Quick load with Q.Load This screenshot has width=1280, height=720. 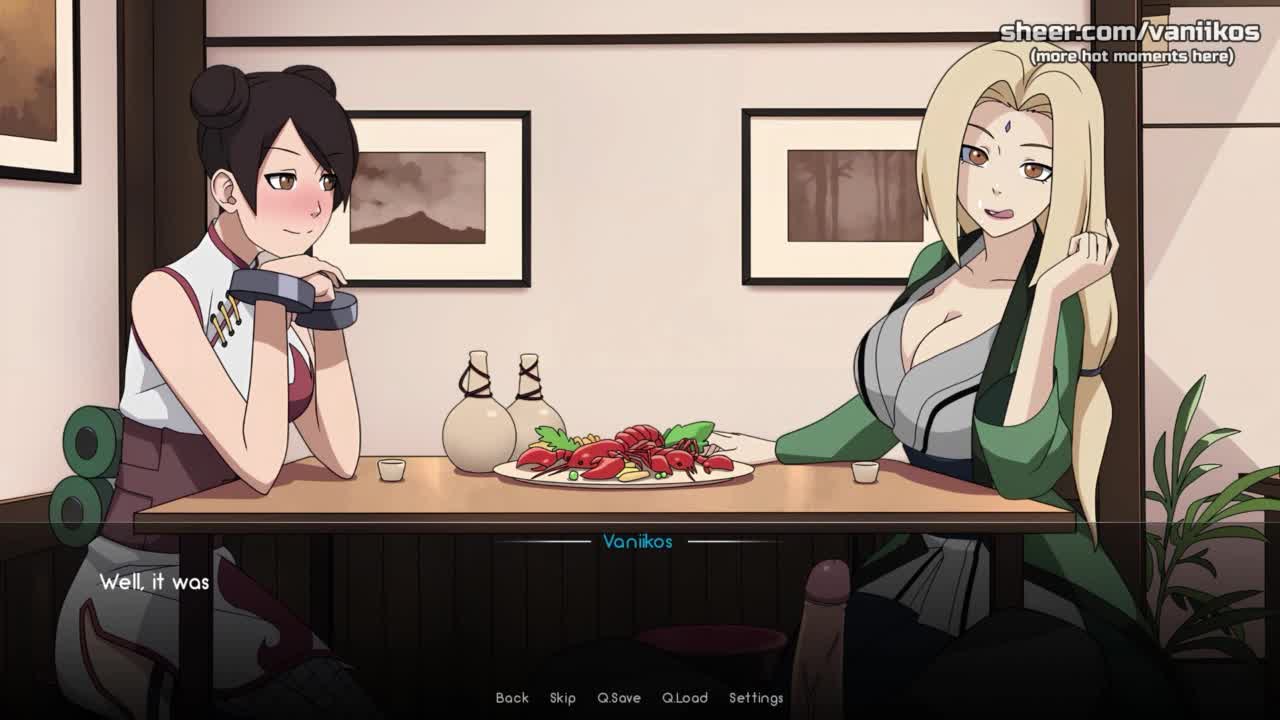[685, 698]
